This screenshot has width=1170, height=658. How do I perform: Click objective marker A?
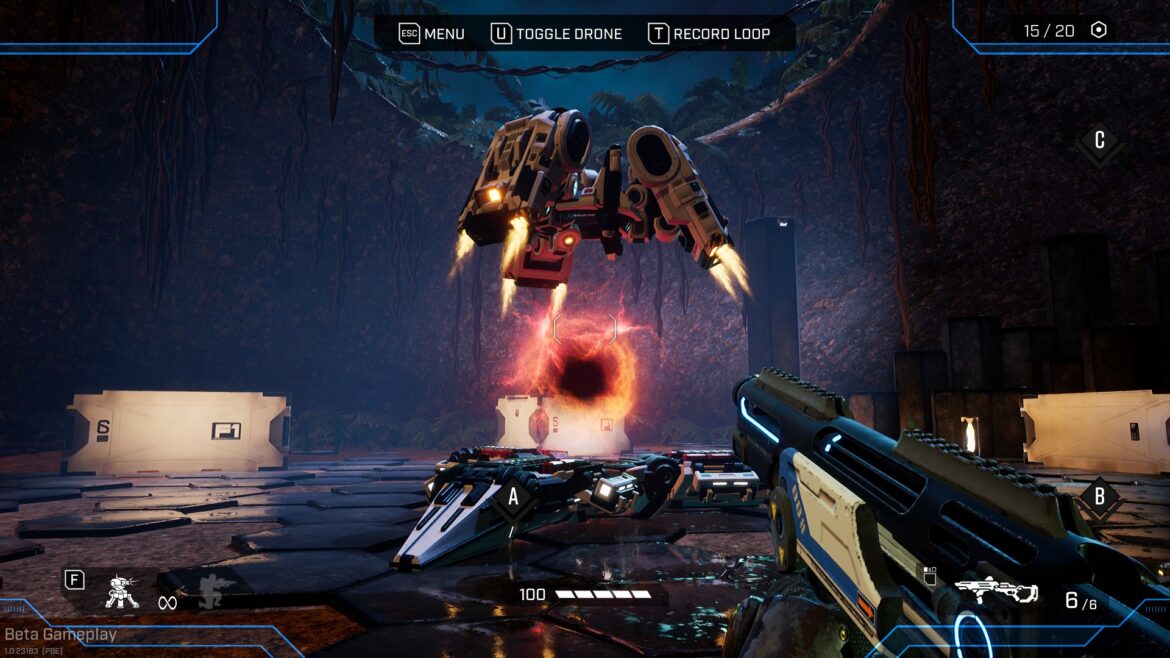[x=514, y=495]
